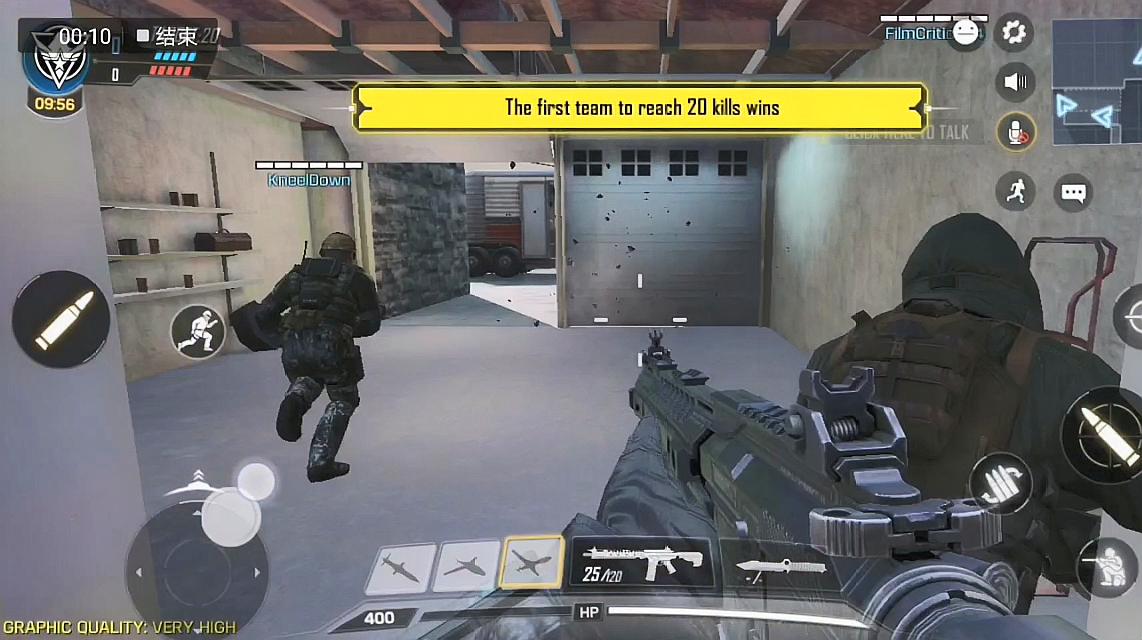Screen dimensions: 1142x640
Task: Tap the sliding soldier icon
Action: click(x=196, y=331)
